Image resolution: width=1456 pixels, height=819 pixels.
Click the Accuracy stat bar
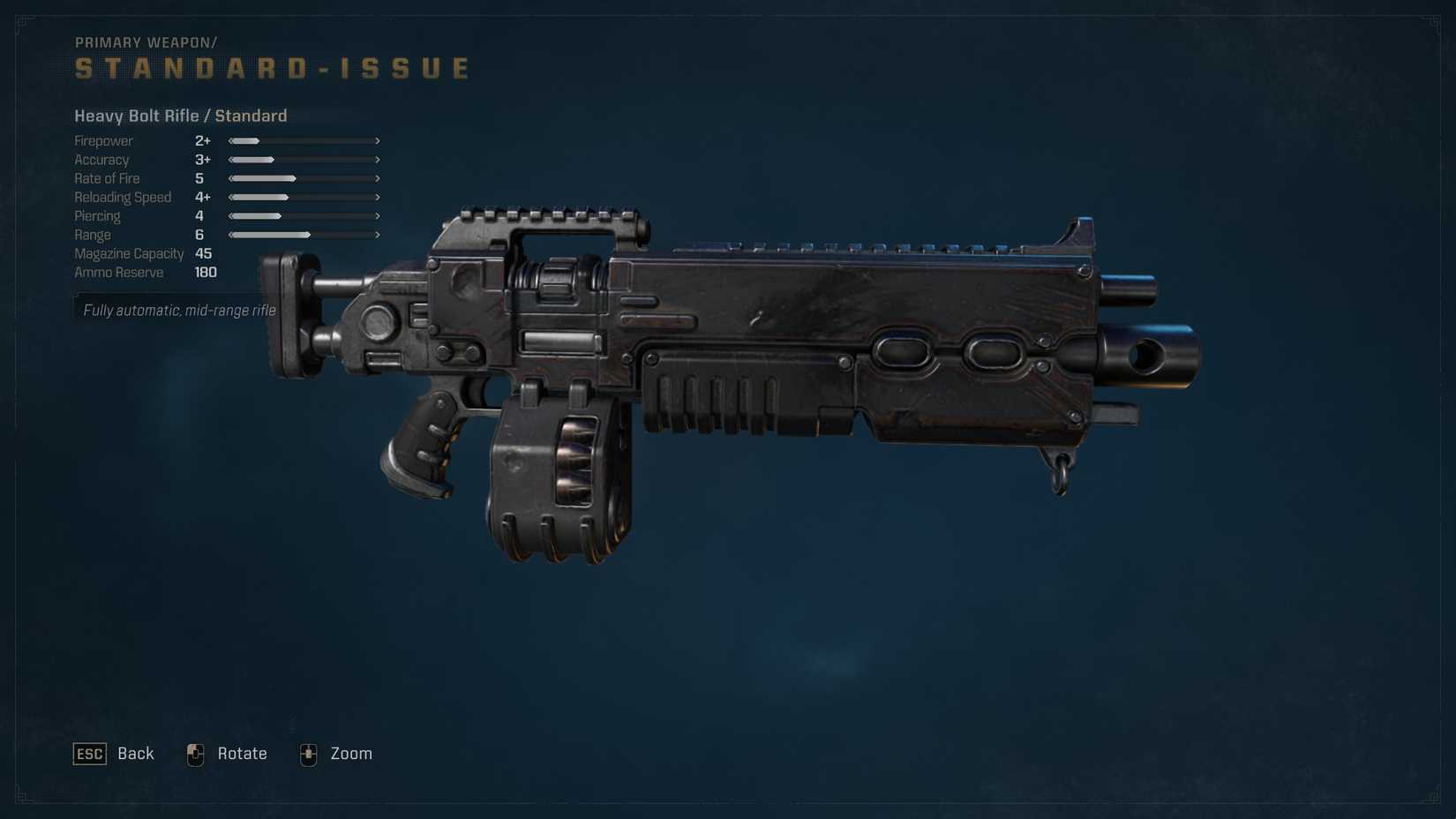(x=304, y=159)
